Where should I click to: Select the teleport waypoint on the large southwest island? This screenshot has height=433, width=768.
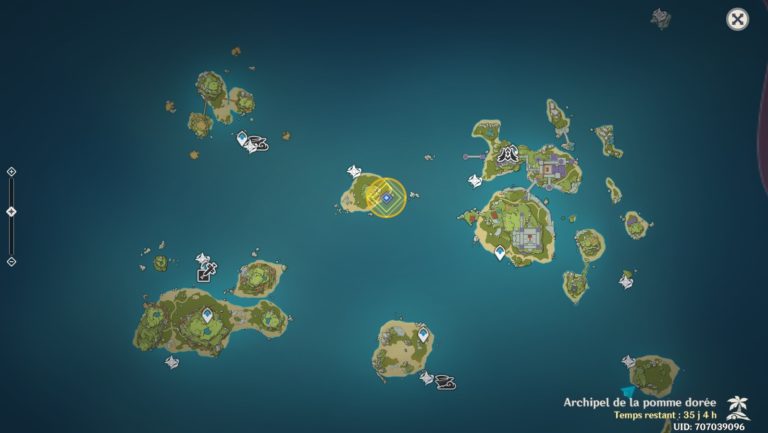pos(207,315)
